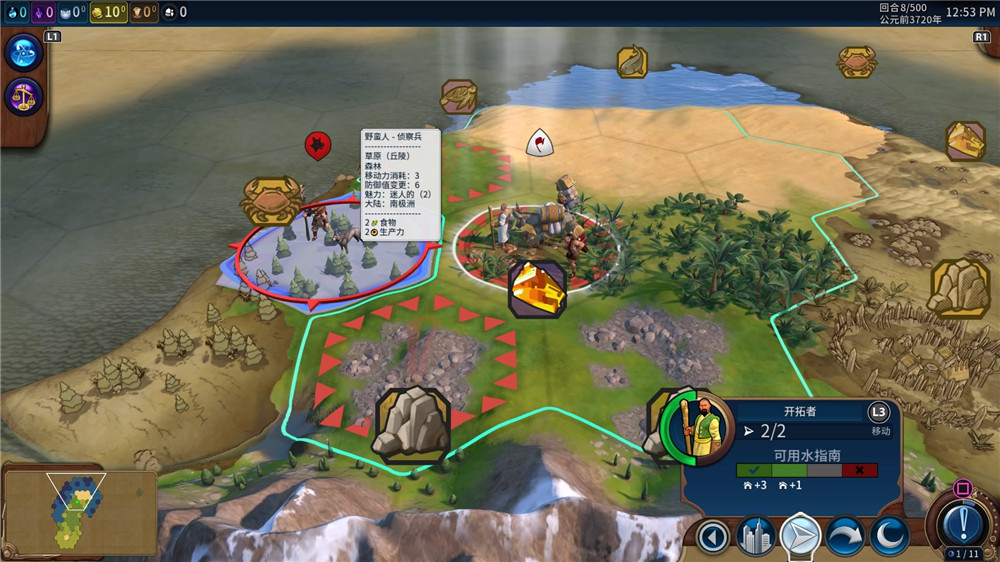
Task: Choose the skip turn curved arrow action
Action: 844,538
